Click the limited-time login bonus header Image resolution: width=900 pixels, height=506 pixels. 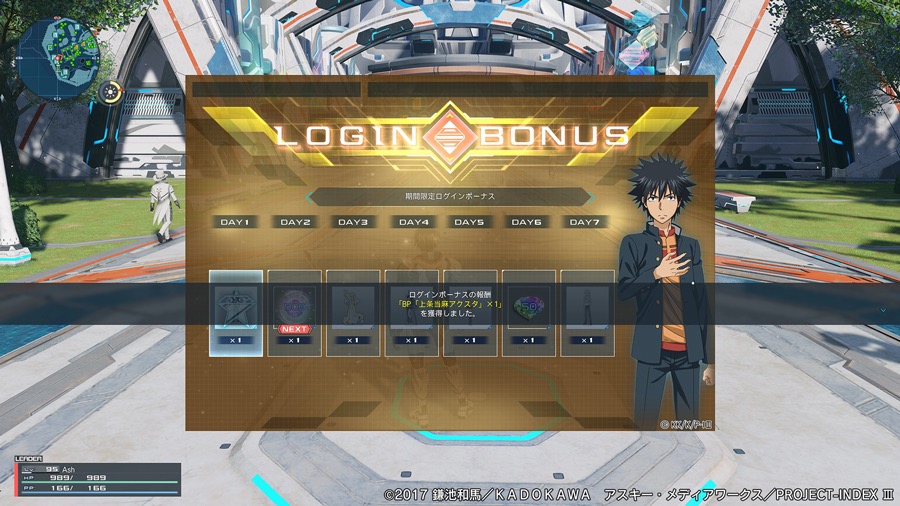449,197
